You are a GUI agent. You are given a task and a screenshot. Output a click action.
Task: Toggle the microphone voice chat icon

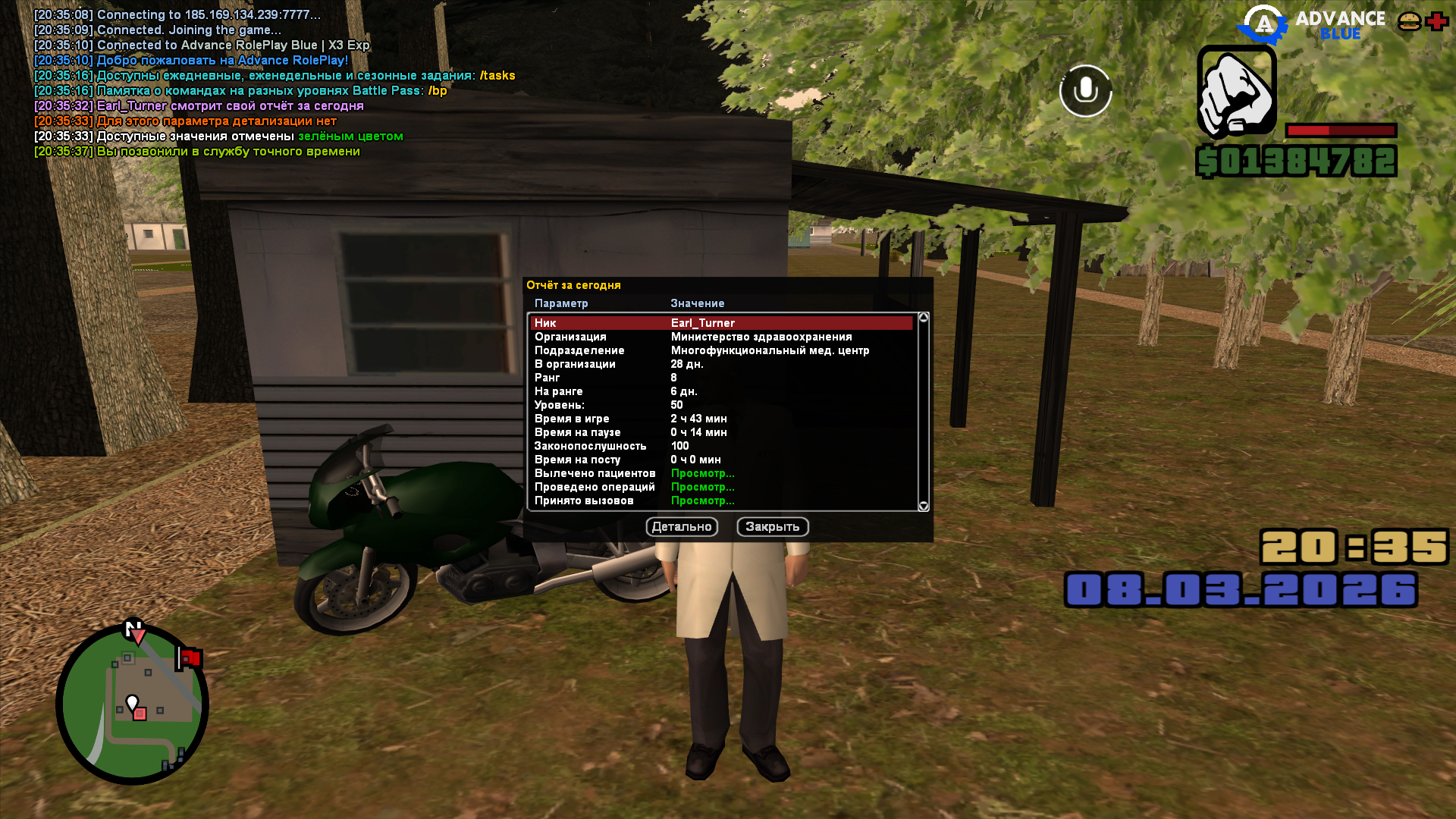click(1085, 91)
